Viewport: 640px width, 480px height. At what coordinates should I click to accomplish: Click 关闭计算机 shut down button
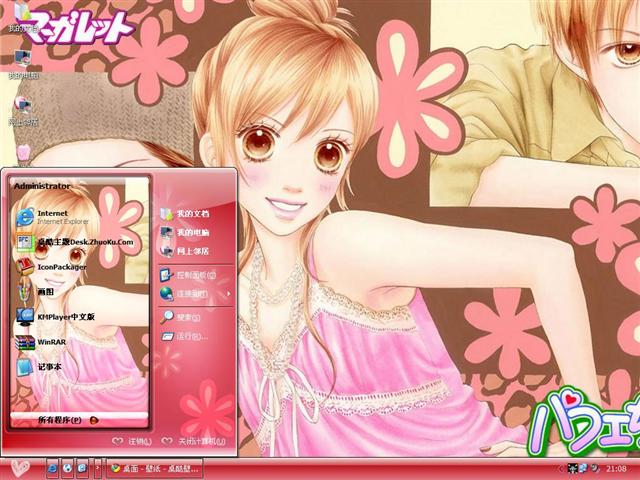tap(196, 441)
